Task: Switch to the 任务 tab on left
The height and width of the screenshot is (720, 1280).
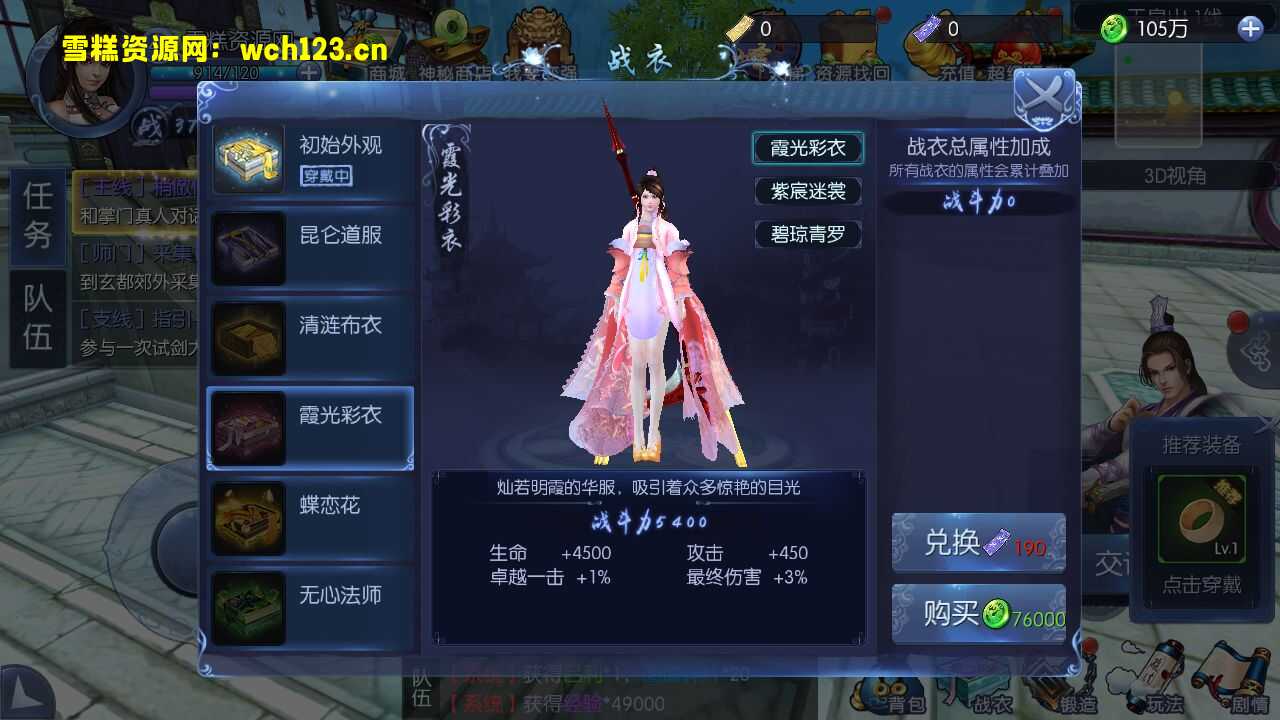Action: tap(35, 215)
